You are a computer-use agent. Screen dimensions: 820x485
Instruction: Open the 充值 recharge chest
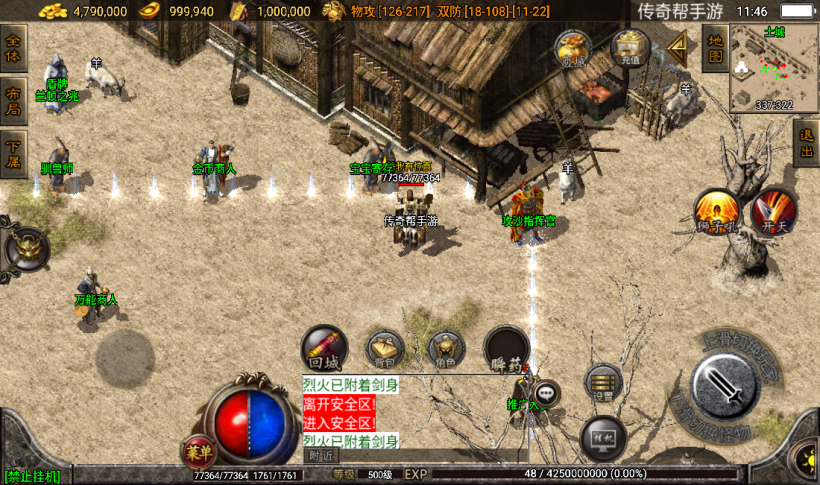pyautogui.click(x=630, y=47)
